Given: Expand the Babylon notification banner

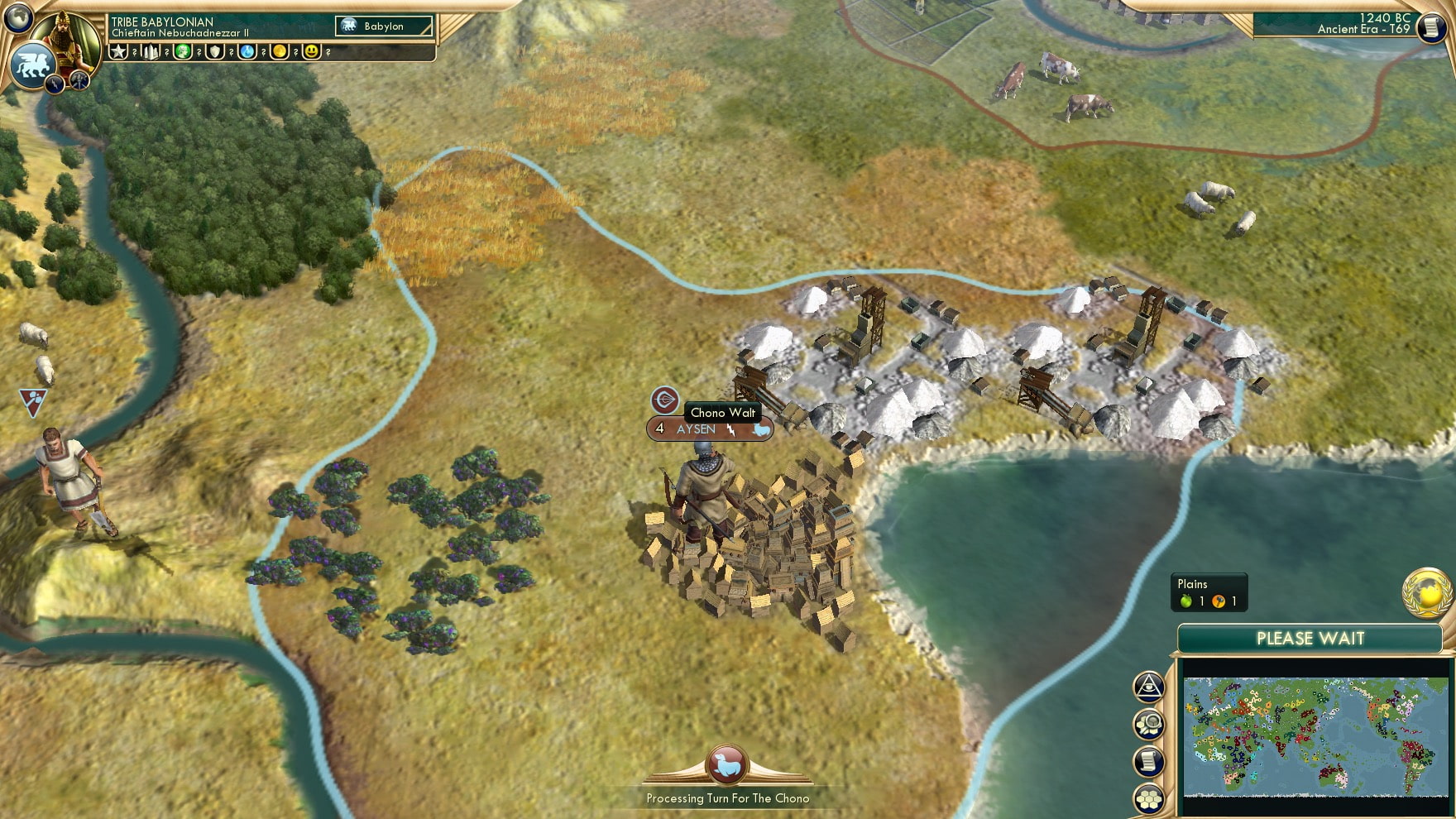Looking at the screenshot, I should [383, 26].
